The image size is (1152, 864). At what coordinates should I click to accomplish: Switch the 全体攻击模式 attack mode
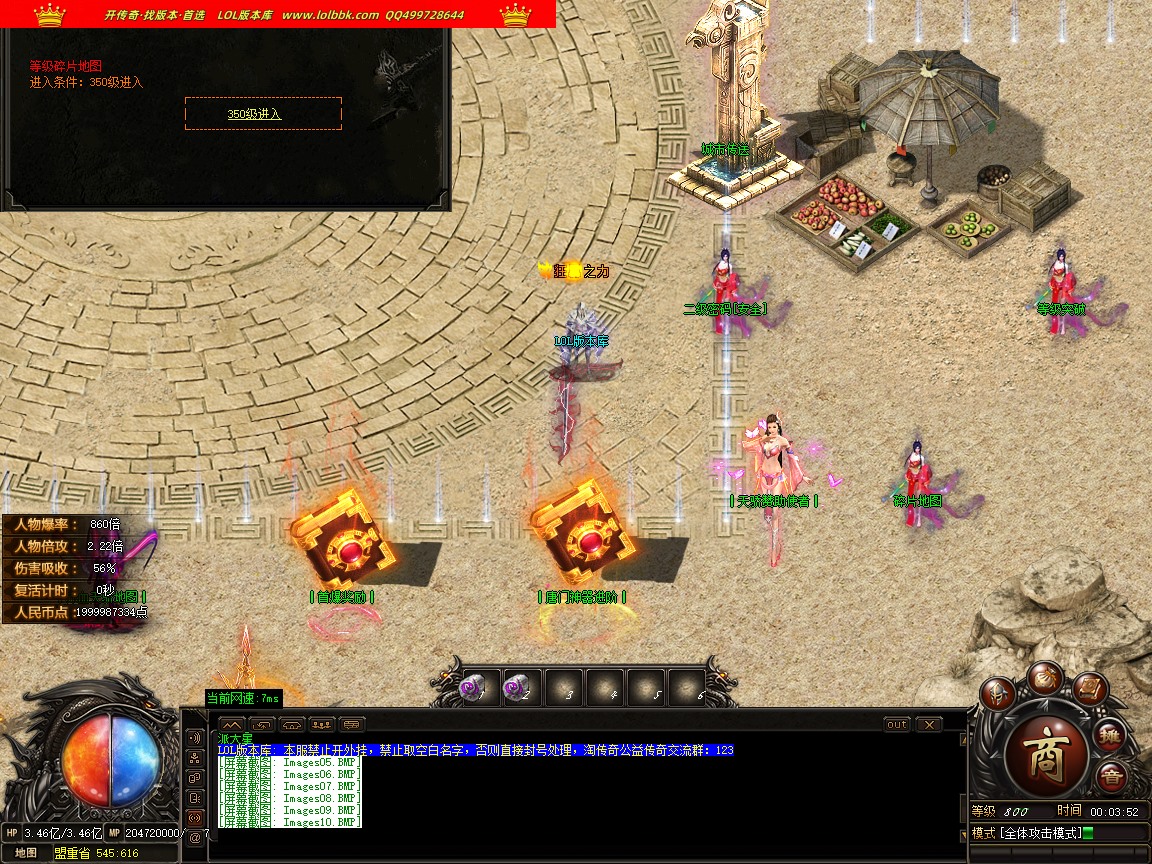(x=1030, y=833)
